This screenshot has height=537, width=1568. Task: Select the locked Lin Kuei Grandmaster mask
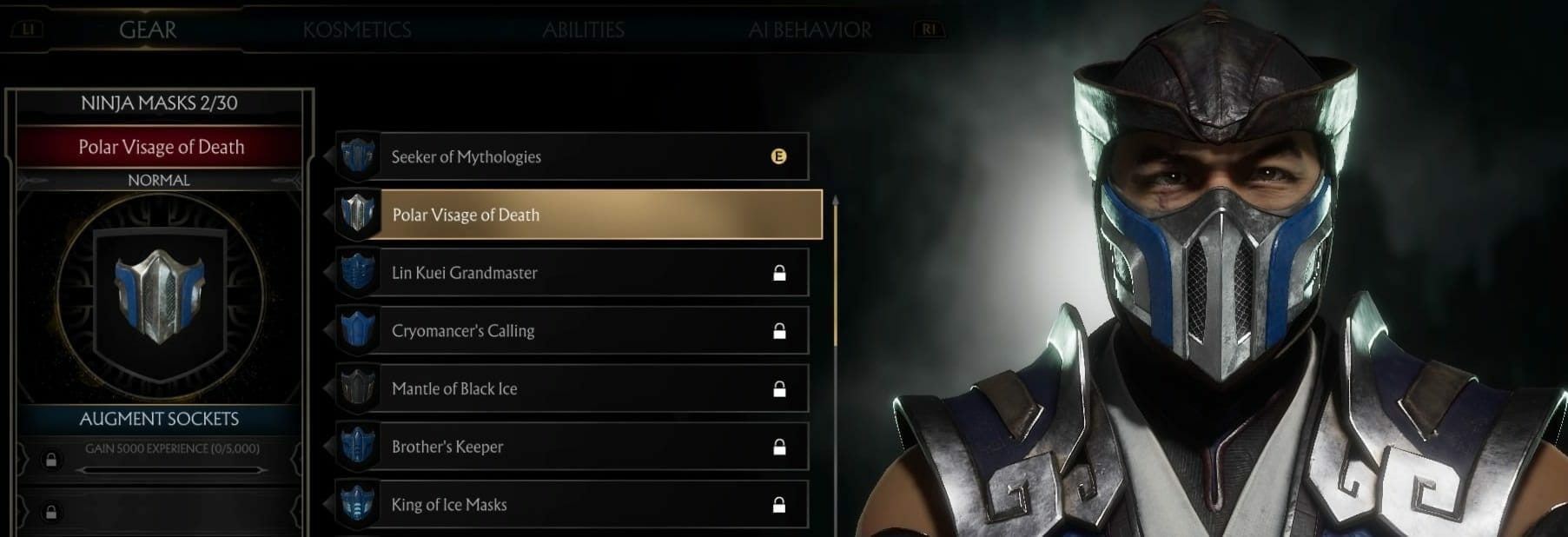coord(573,273)
